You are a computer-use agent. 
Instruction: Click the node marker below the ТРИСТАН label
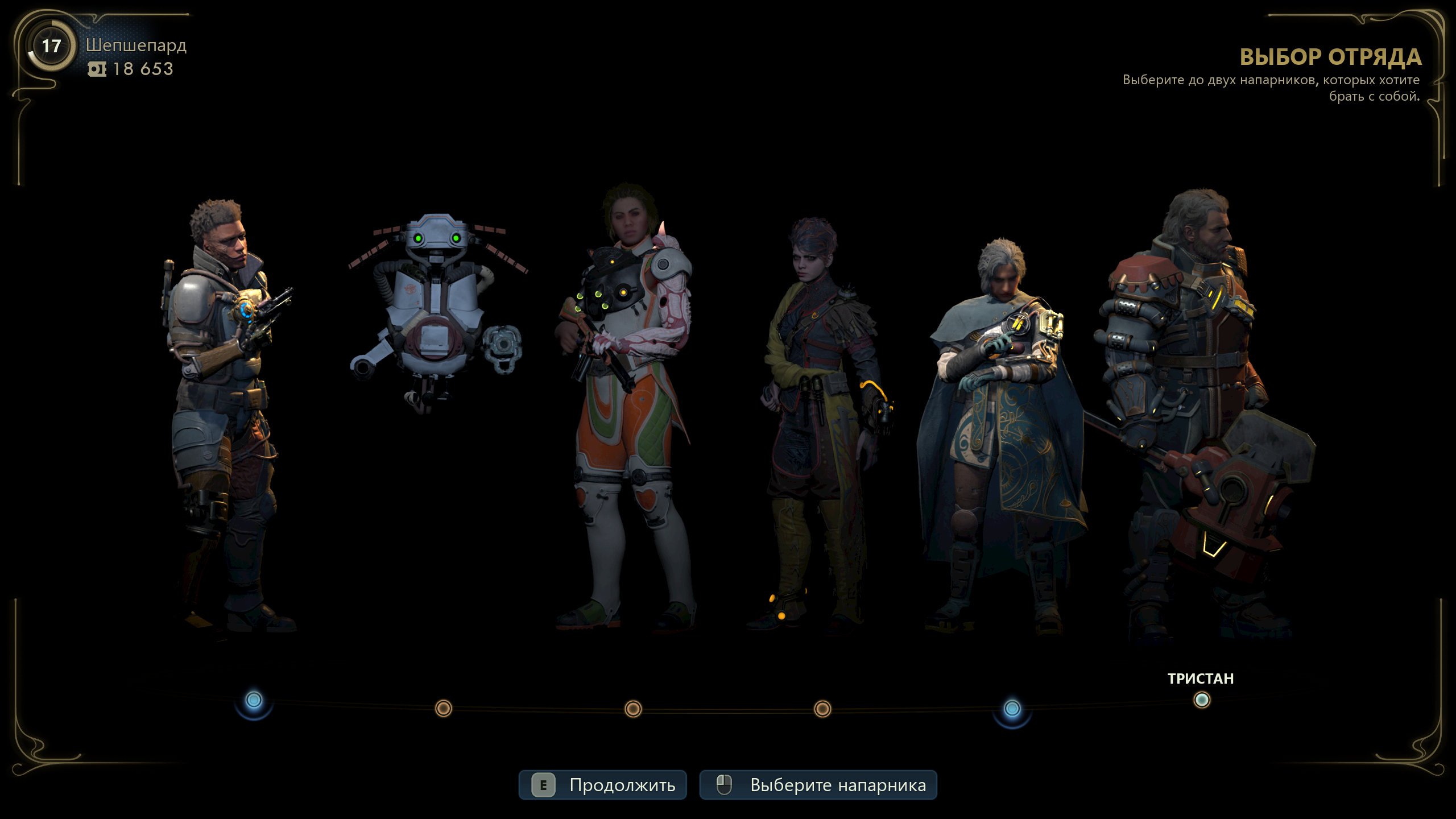tap(1201, 700)
